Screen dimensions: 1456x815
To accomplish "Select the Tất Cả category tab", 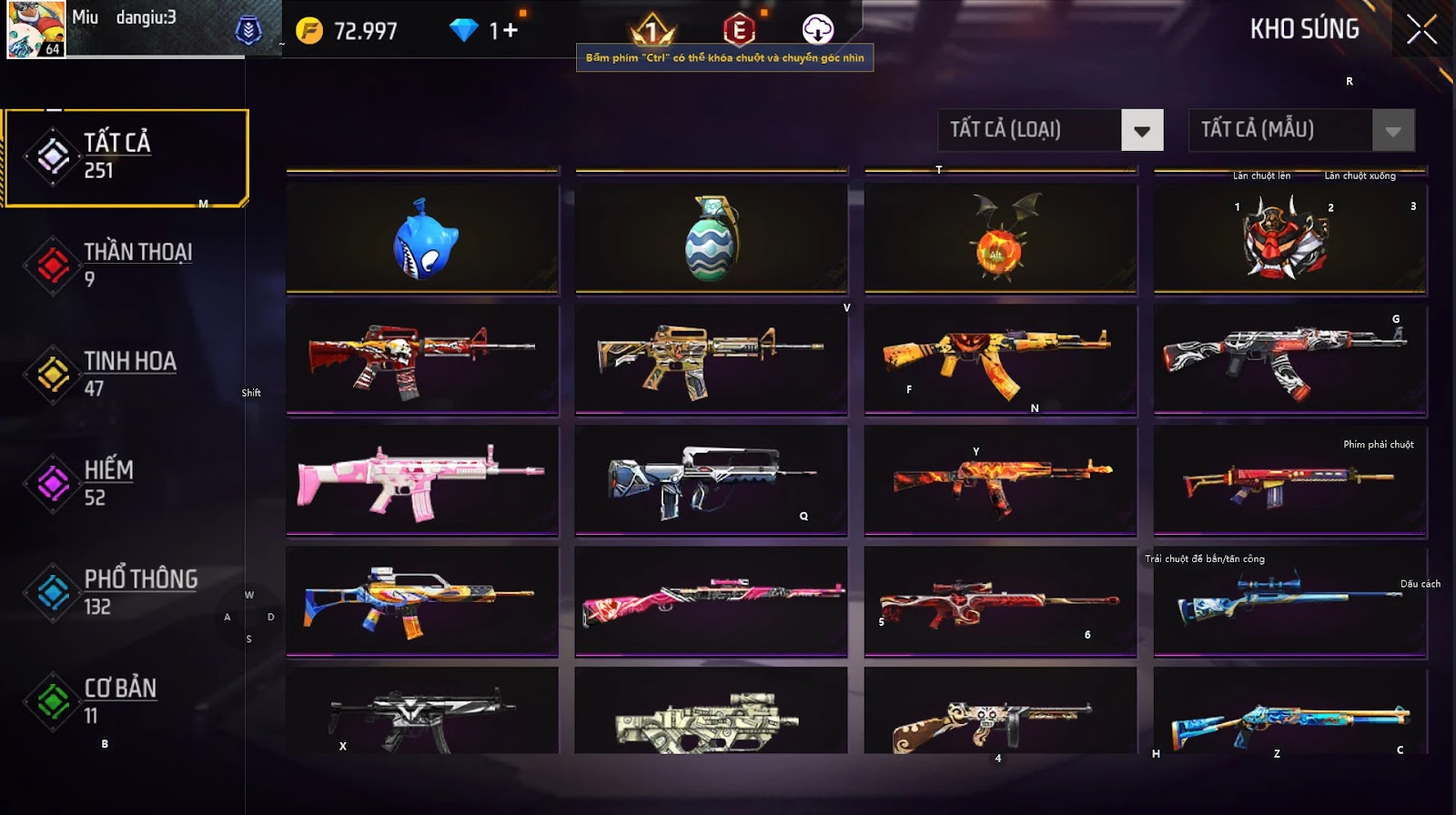I will coord(126,157).
